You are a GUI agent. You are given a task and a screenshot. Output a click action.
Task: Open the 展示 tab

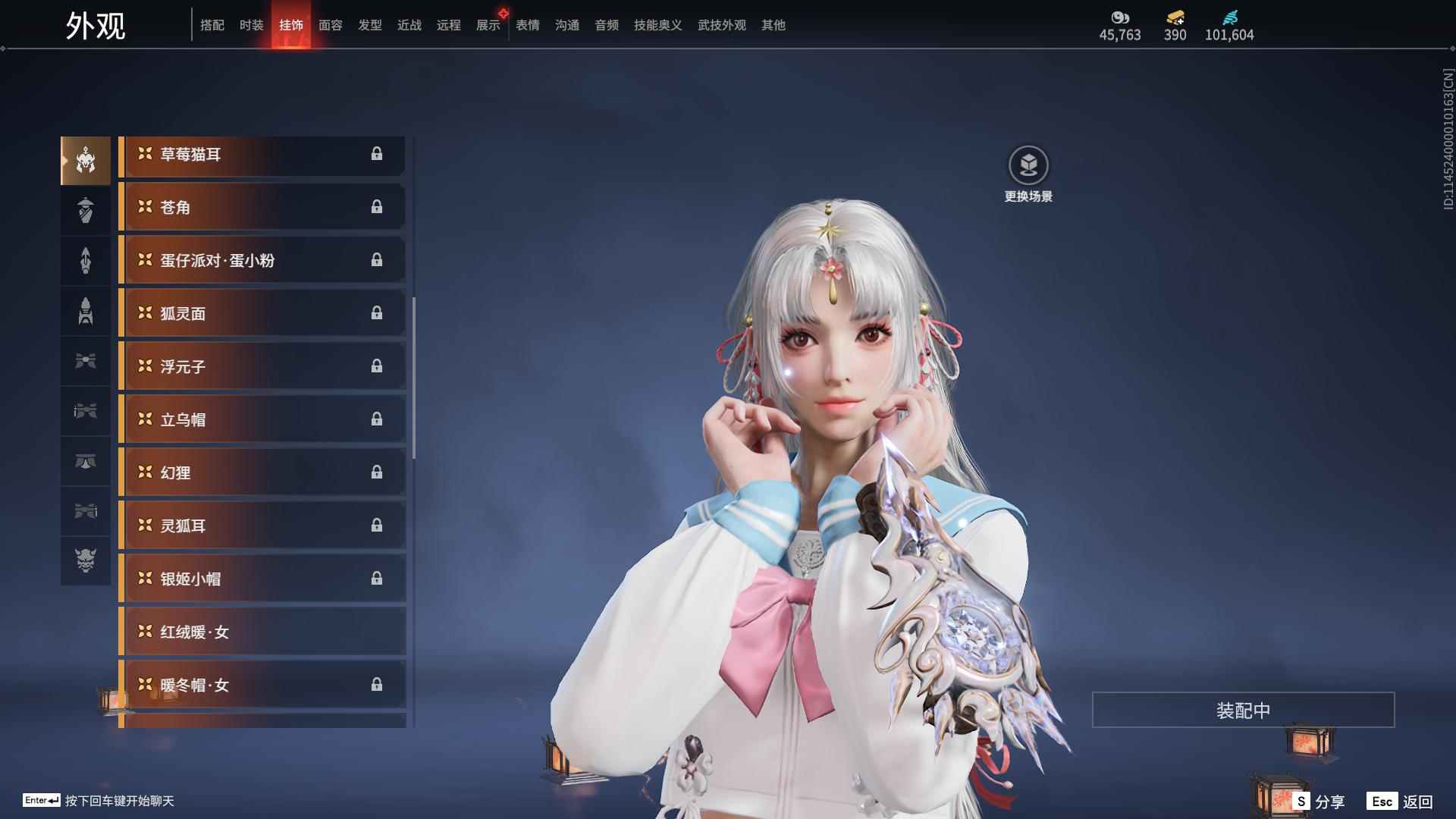pyautogui.click(x=488, y=25)
